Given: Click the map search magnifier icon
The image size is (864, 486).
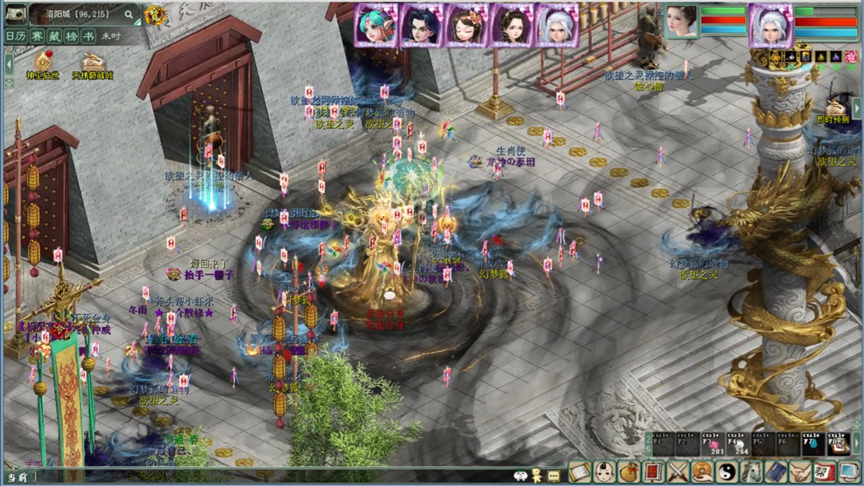Looking at the screenshot, I should coord(130,14).
